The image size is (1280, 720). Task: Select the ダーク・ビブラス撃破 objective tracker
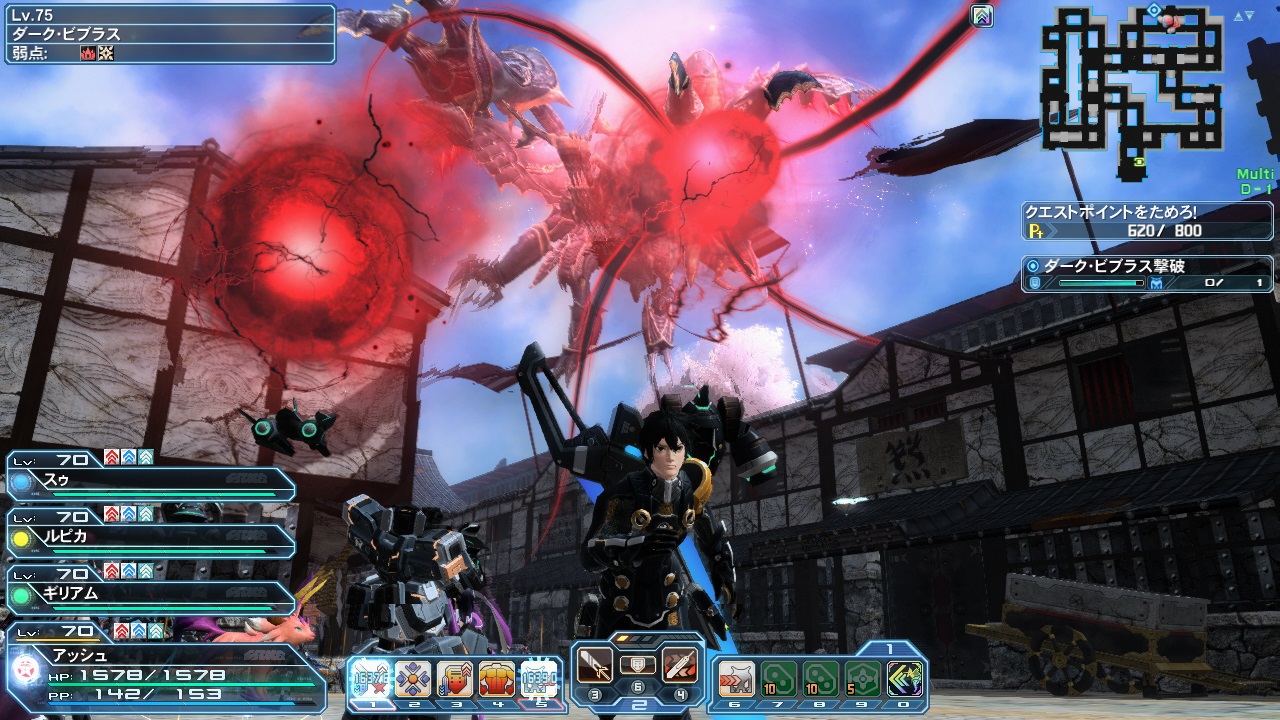[1148, 274]
